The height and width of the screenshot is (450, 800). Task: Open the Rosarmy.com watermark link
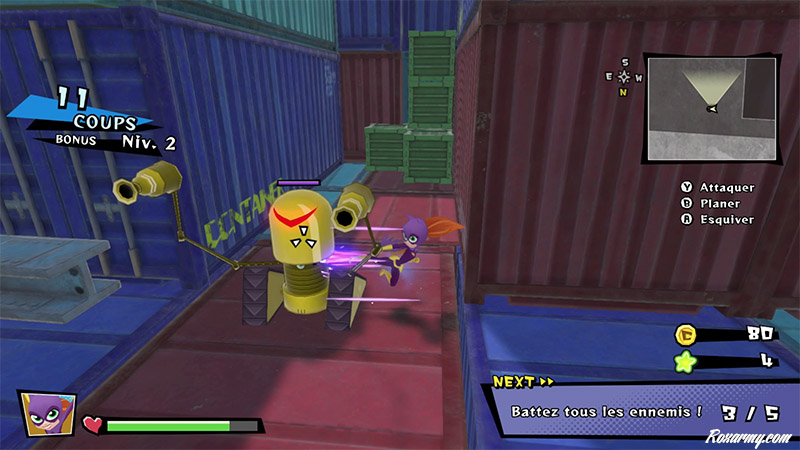point(746,437)
